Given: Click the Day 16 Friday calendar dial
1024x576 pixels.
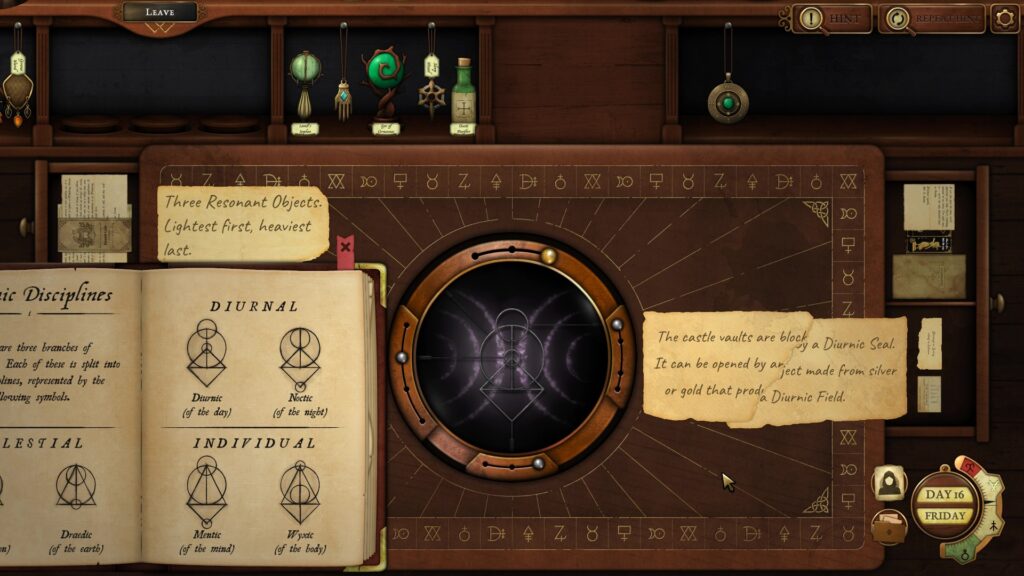Looking at the screenshot, I should [x=945, y=506].
